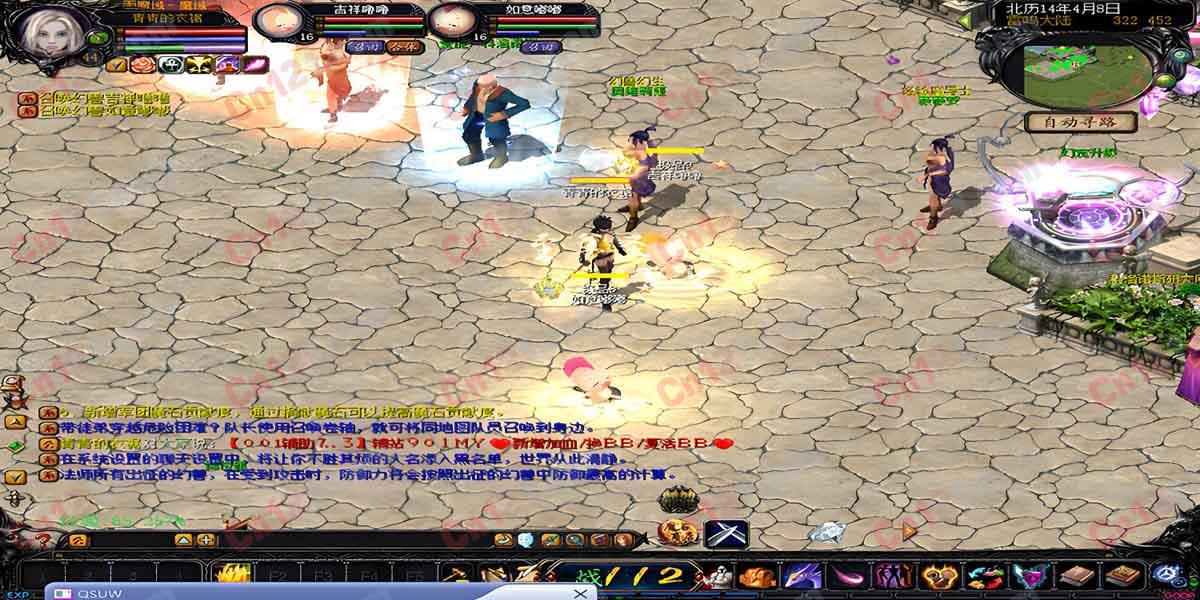
Task: Open the blue gear settings icon
Action: pos(1165,576)
